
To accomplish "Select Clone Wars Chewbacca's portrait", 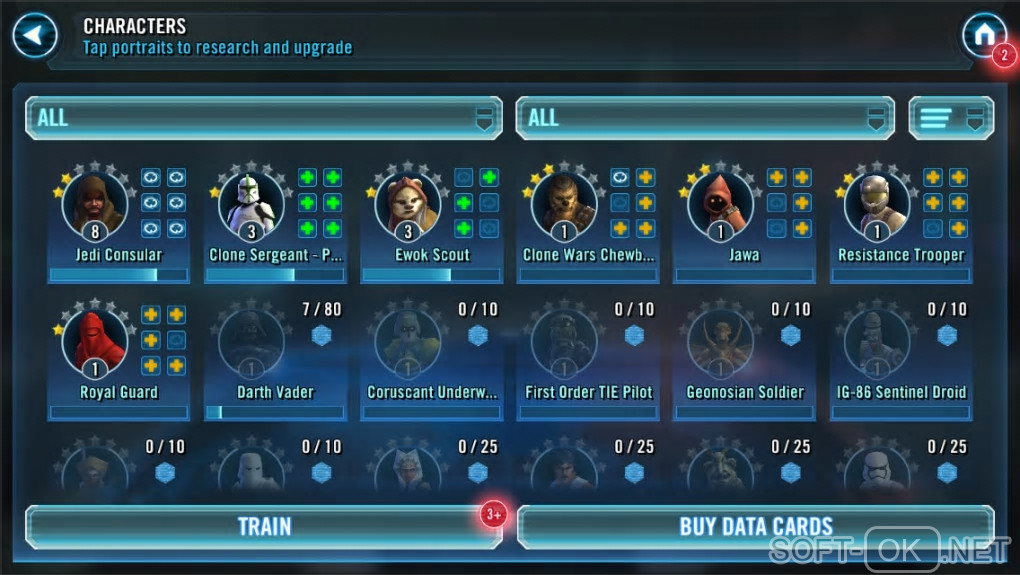I will point(564,205).
